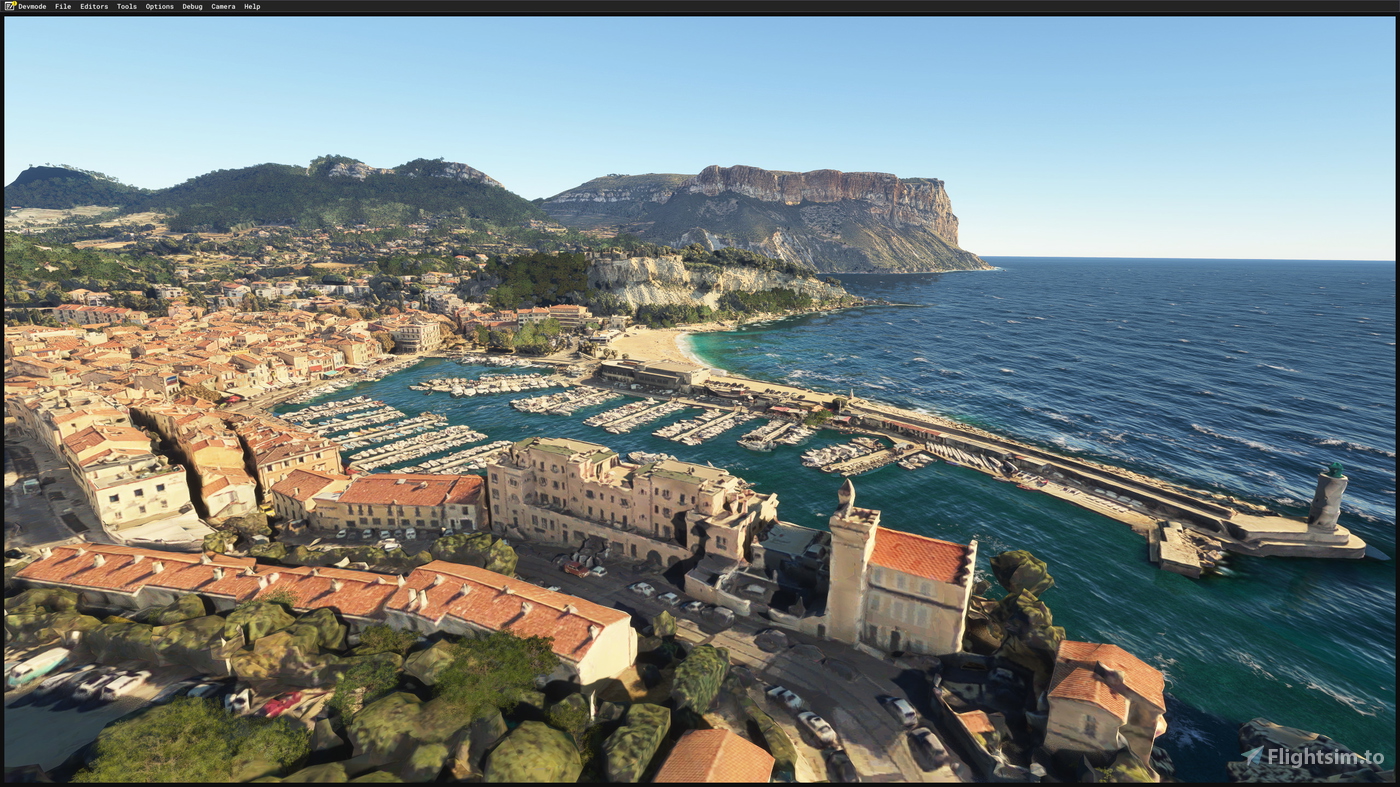Access the scenery editor through the Editors menu
Screen dimensions: 1400x787
(93, 5)
